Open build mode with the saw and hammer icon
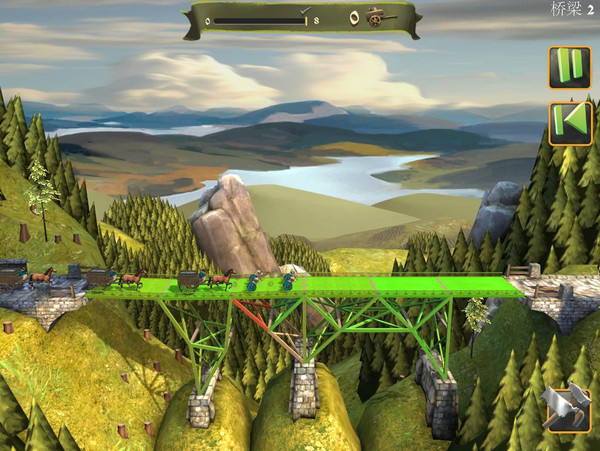 [x=567, y=408]
